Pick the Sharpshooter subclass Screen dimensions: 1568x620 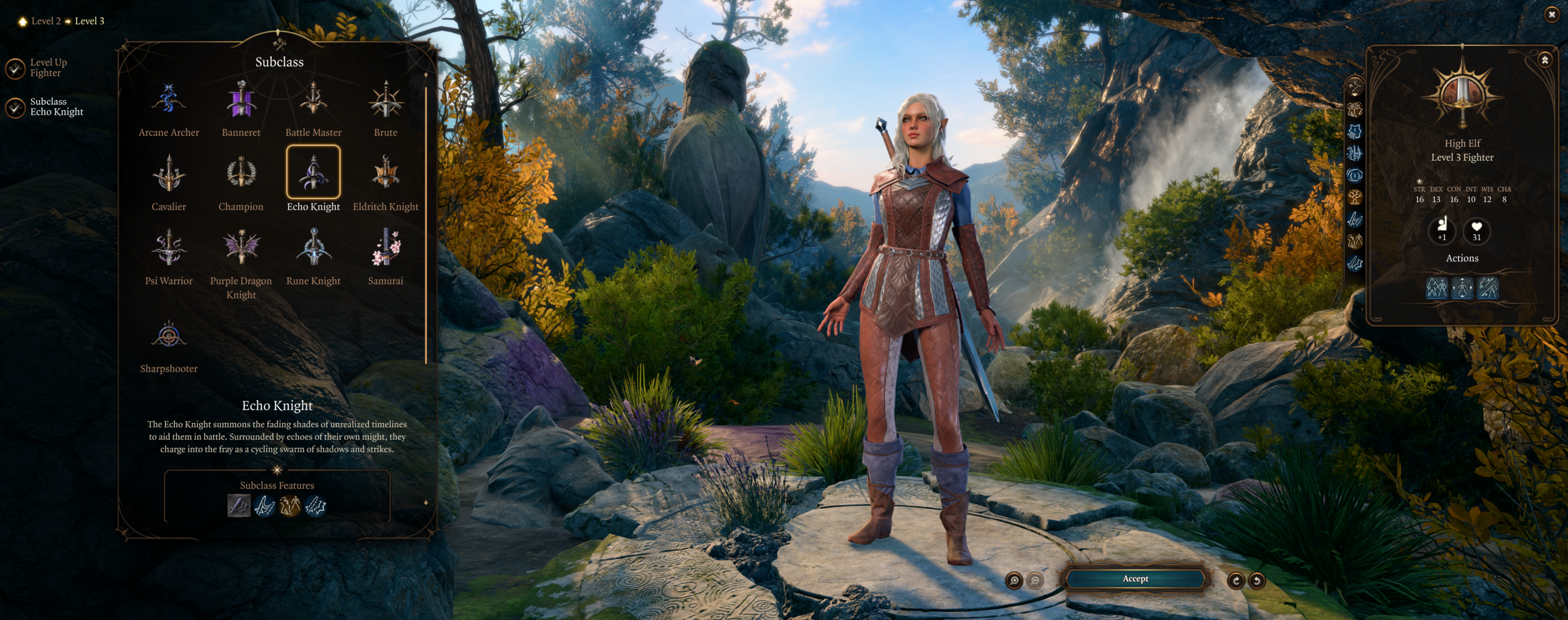(168, 335)
